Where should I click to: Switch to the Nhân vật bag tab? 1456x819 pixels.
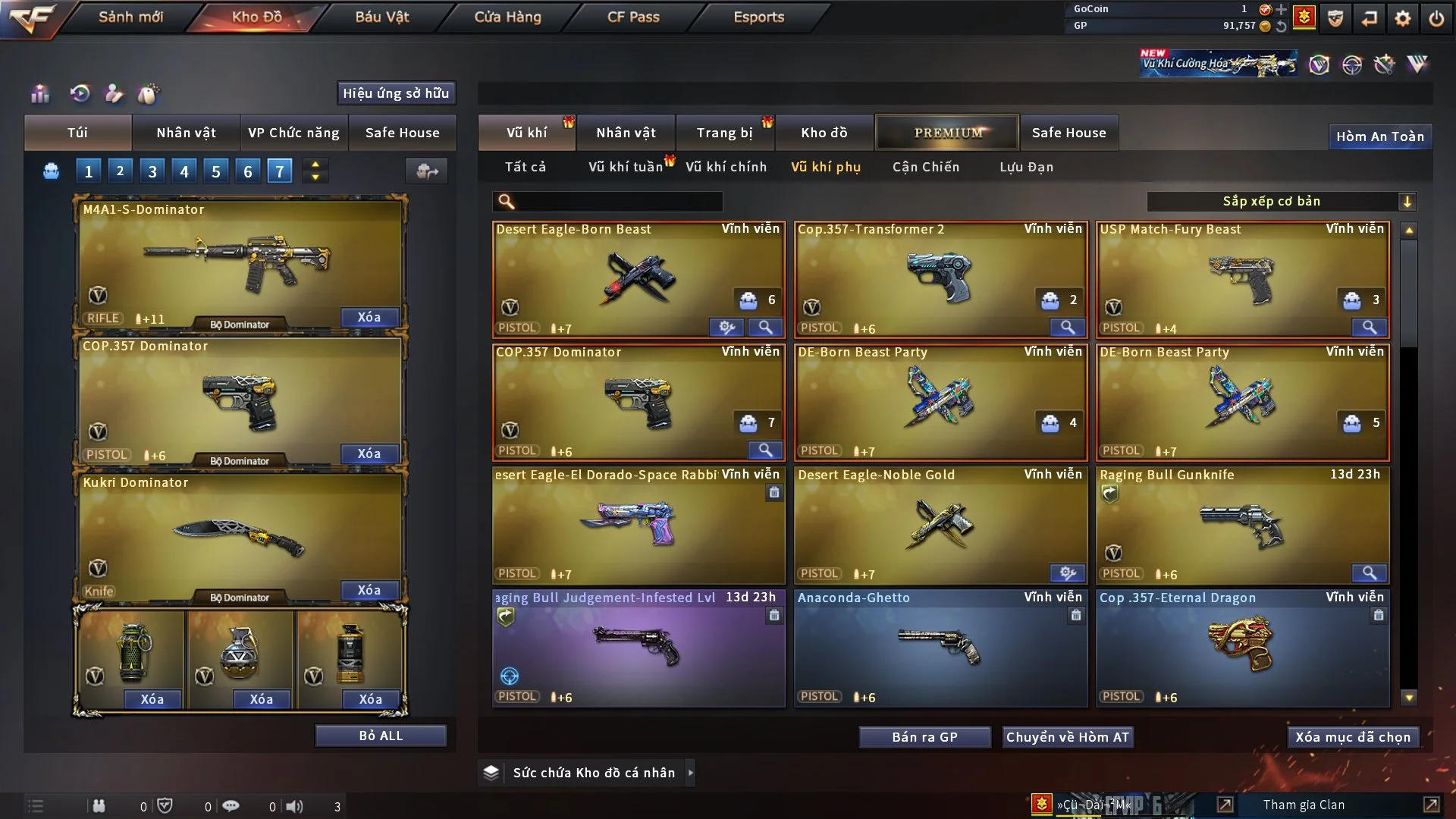click(186, 133)
